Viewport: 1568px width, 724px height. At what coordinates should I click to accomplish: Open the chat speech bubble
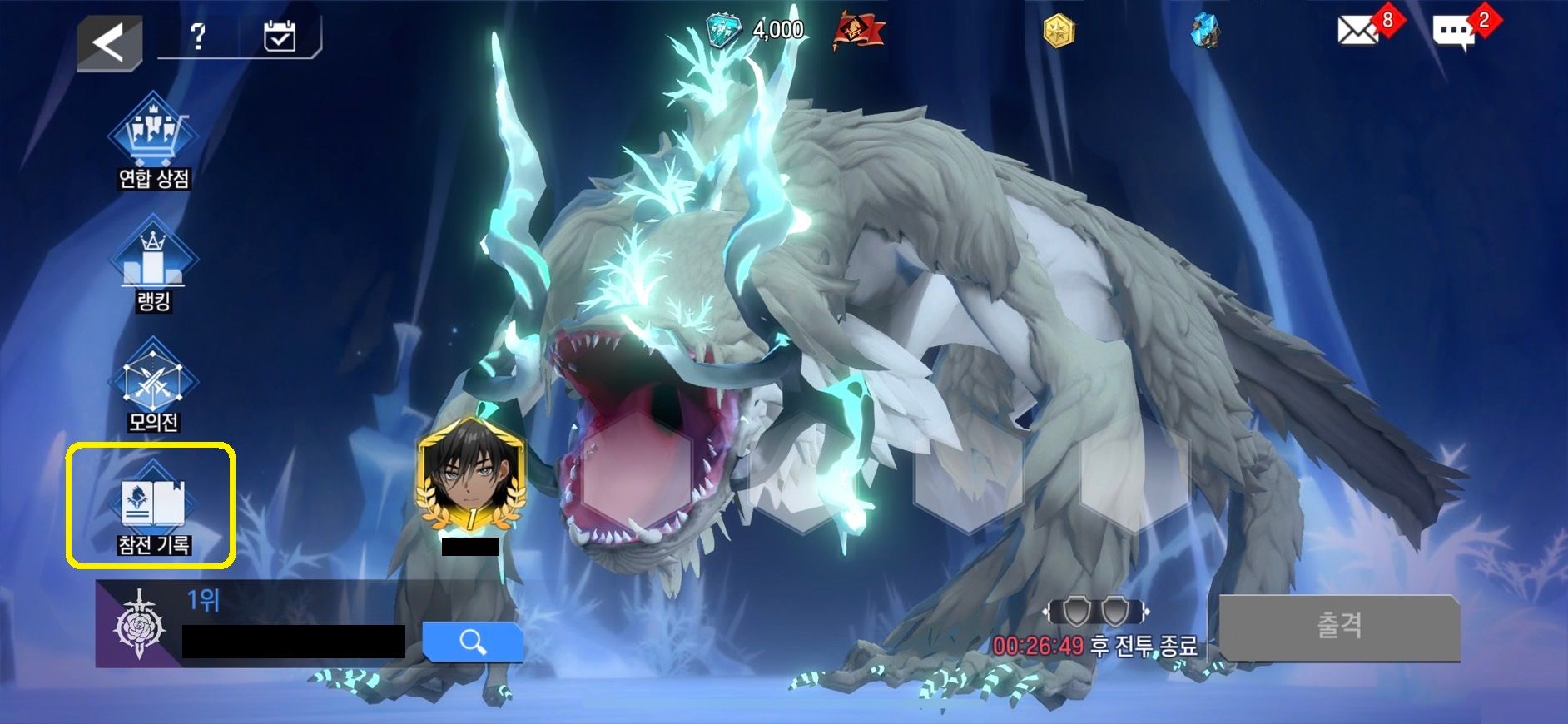(1455, 33)
